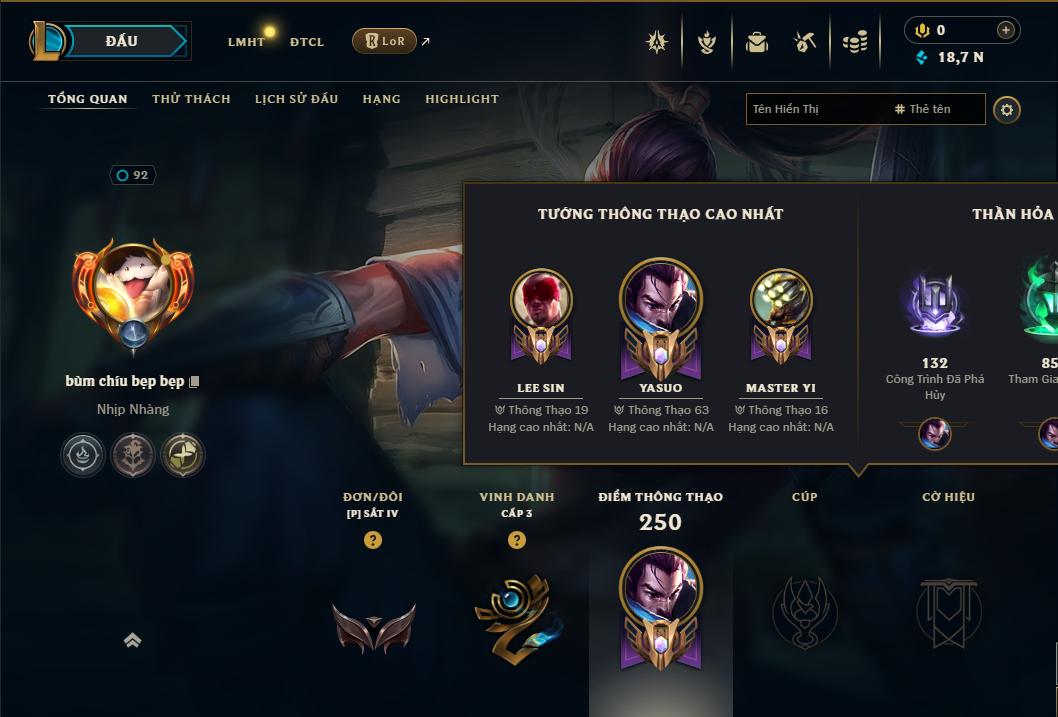Screen dimensions: 1058x717
Task: Click the ĐƠN/ĐÔI rank help question mark
Action: point(373,540)
